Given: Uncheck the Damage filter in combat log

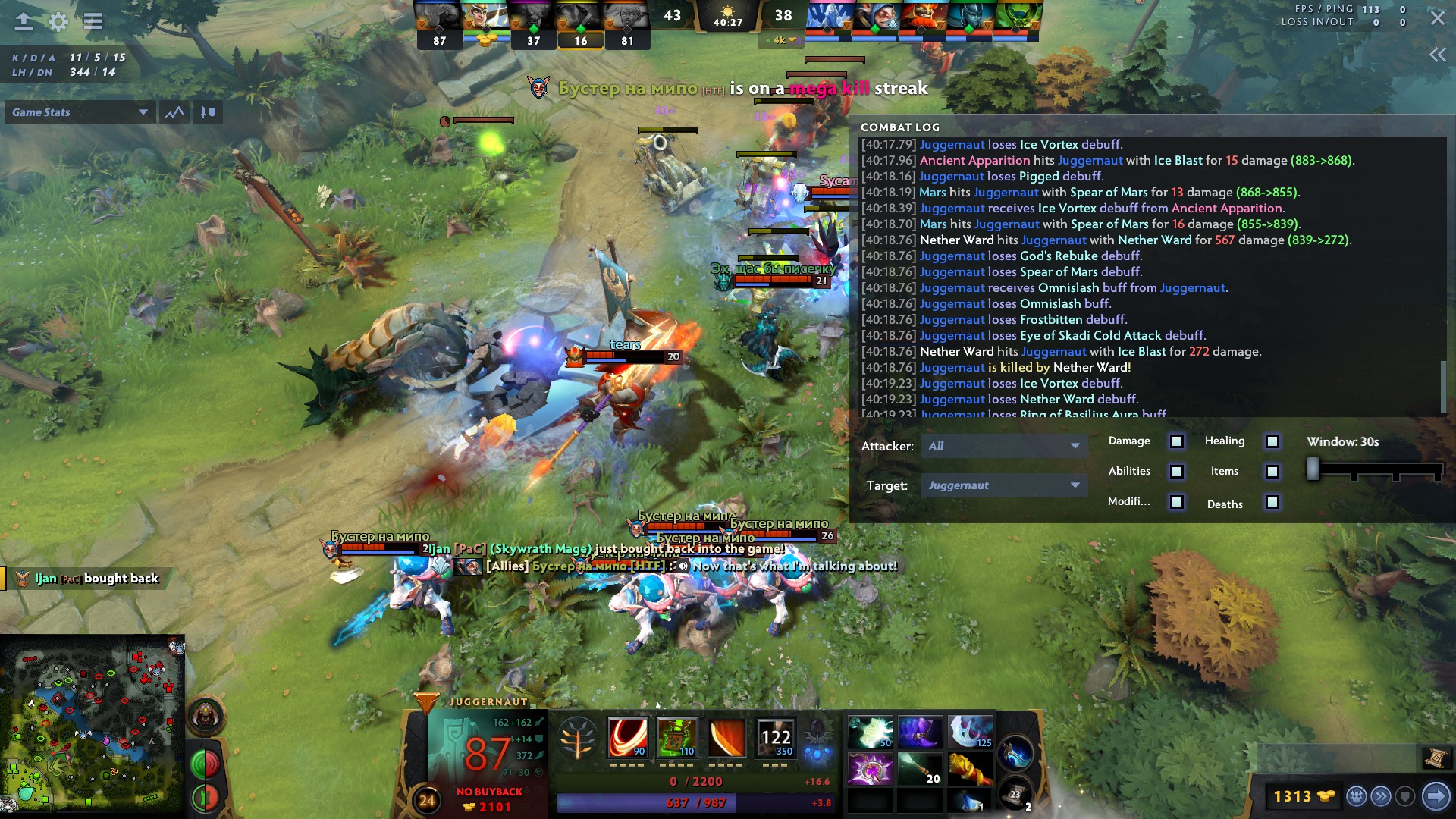Looking at the screenshot, I should [1177, 441].
